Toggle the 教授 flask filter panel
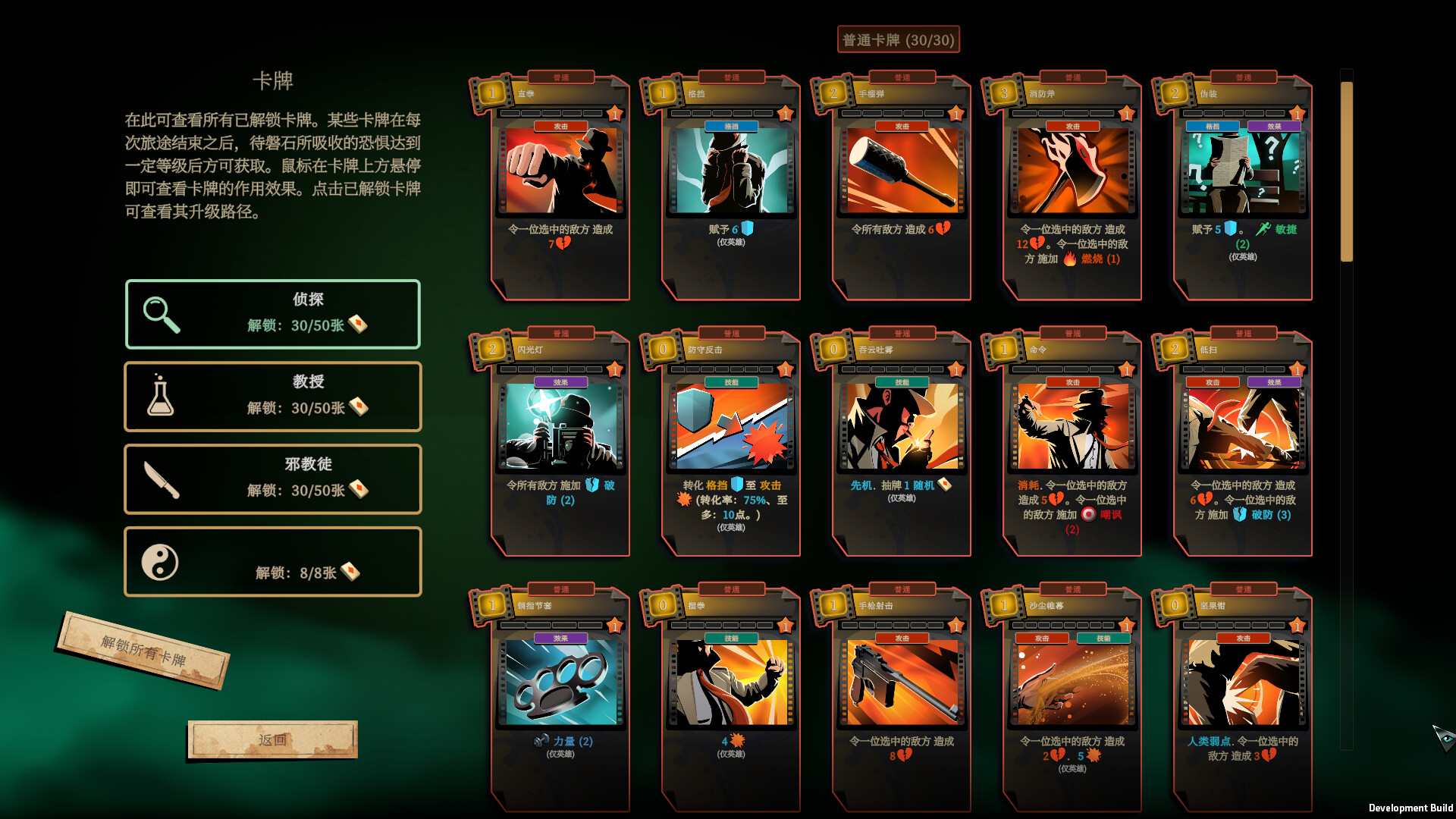 point(272,397)
